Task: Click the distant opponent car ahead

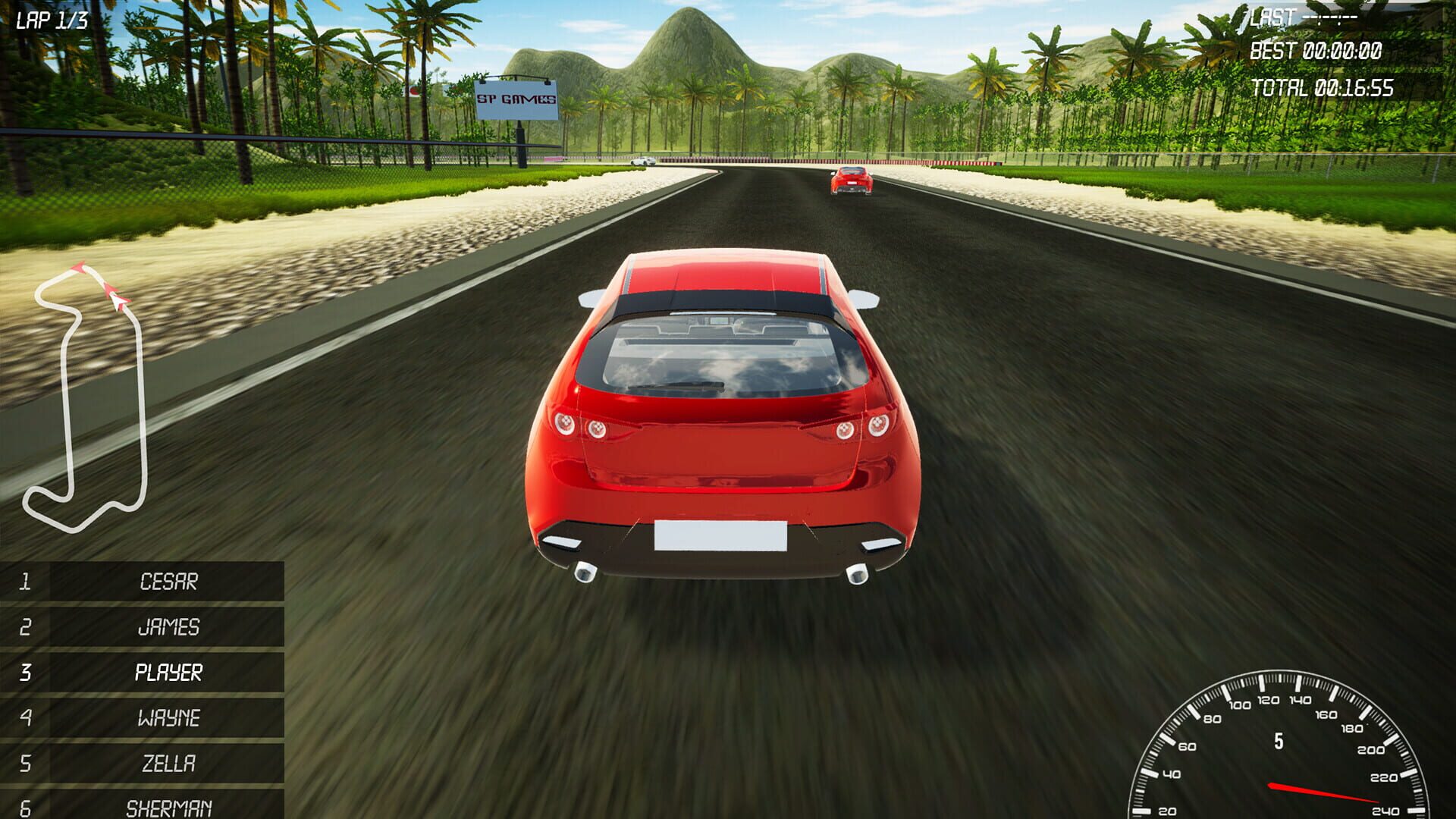Action: pyautogui.click(x=849, y=182)
